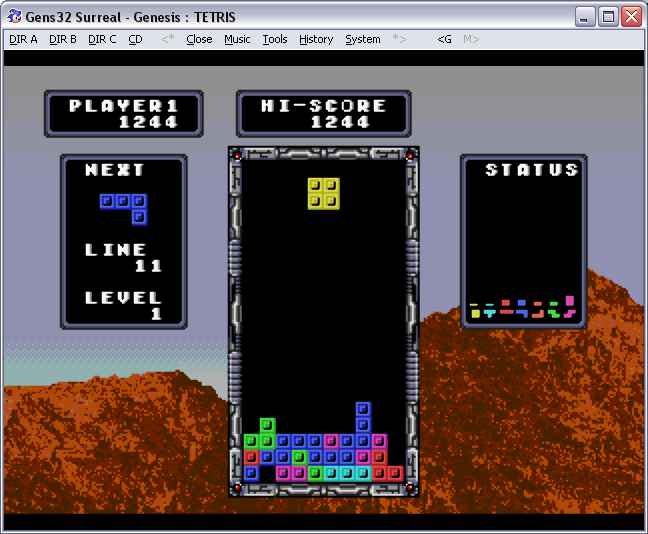Close the Gens32 emulator window

(631, 16)
